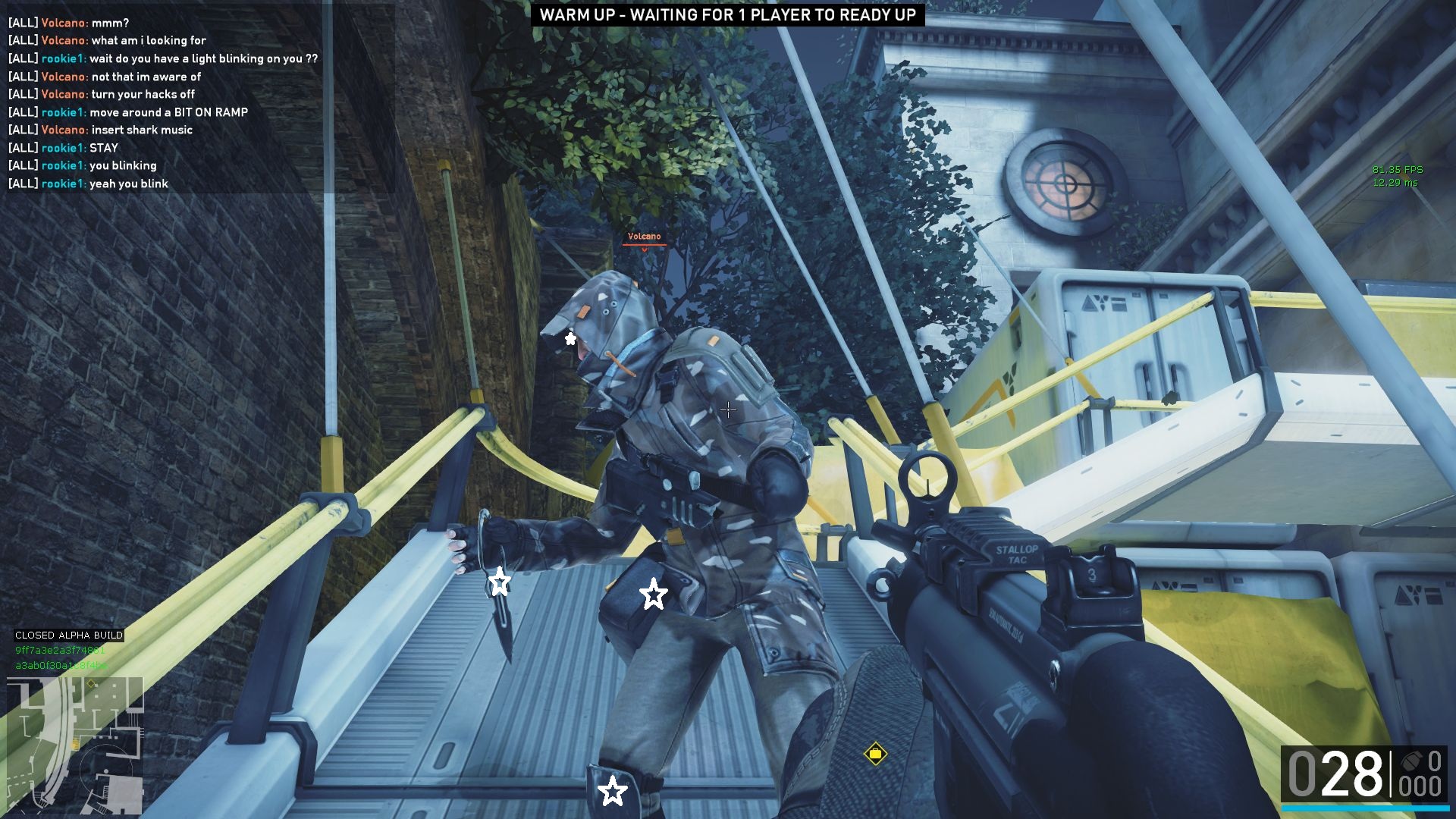Open the chat log with rookie1's messages
Viewport: 1456px width, 819px height.
coord(163,103)
